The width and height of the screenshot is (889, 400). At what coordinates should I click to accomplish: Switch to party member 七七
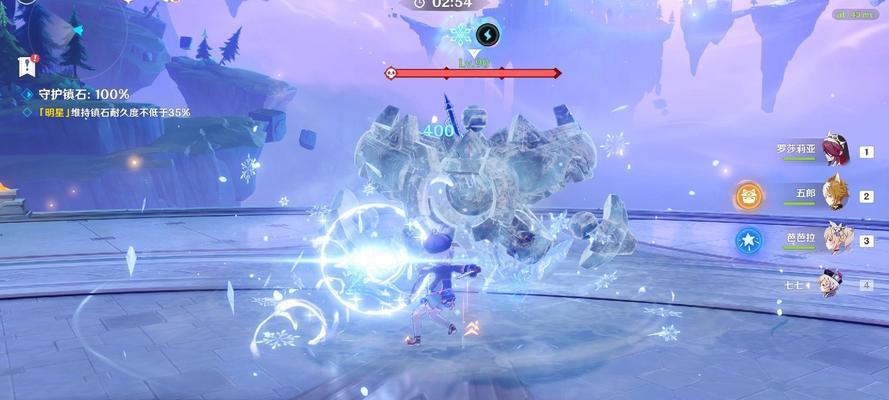pos(833,284)
